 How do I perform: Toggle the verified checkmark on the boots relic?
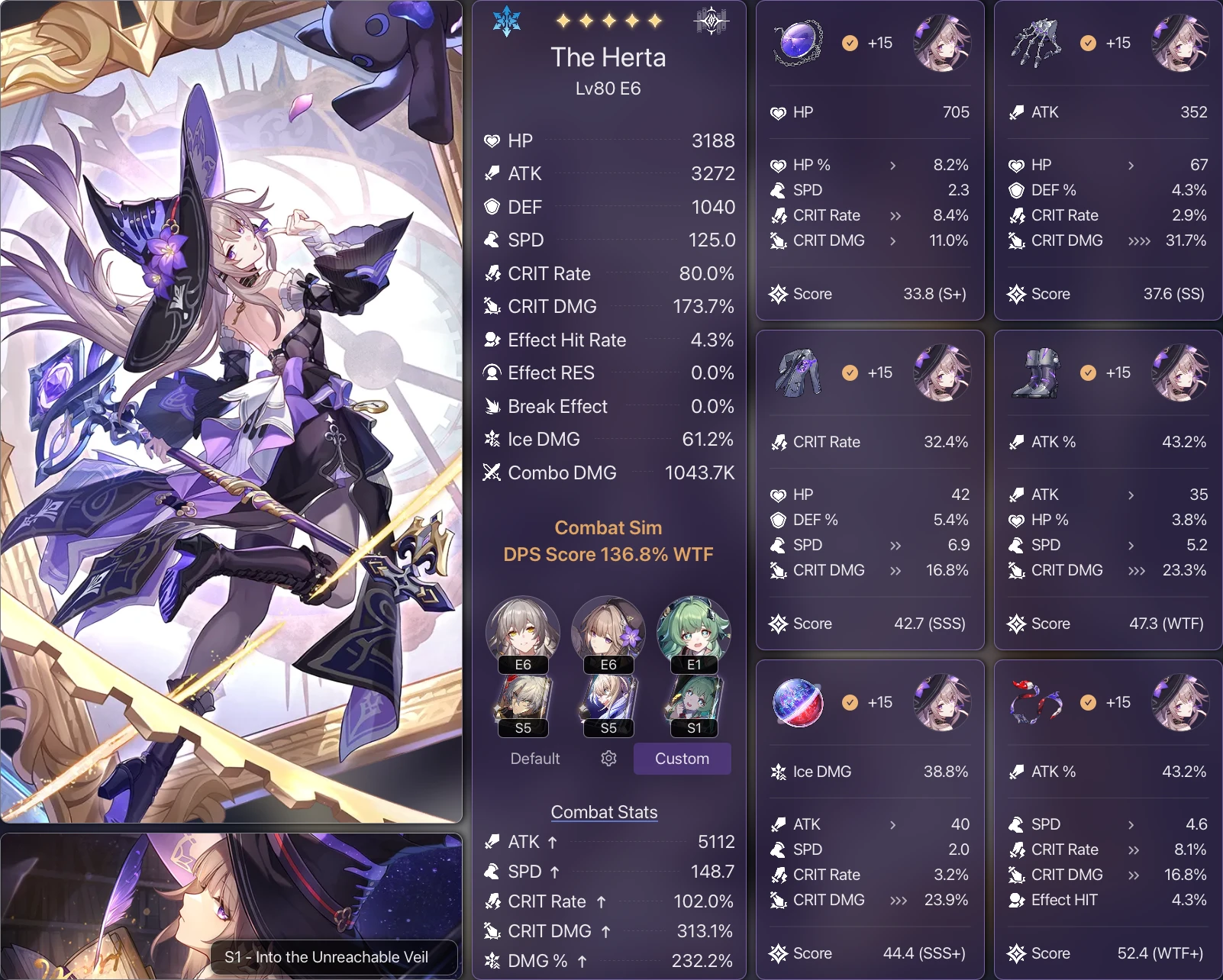click(1088, 372)
